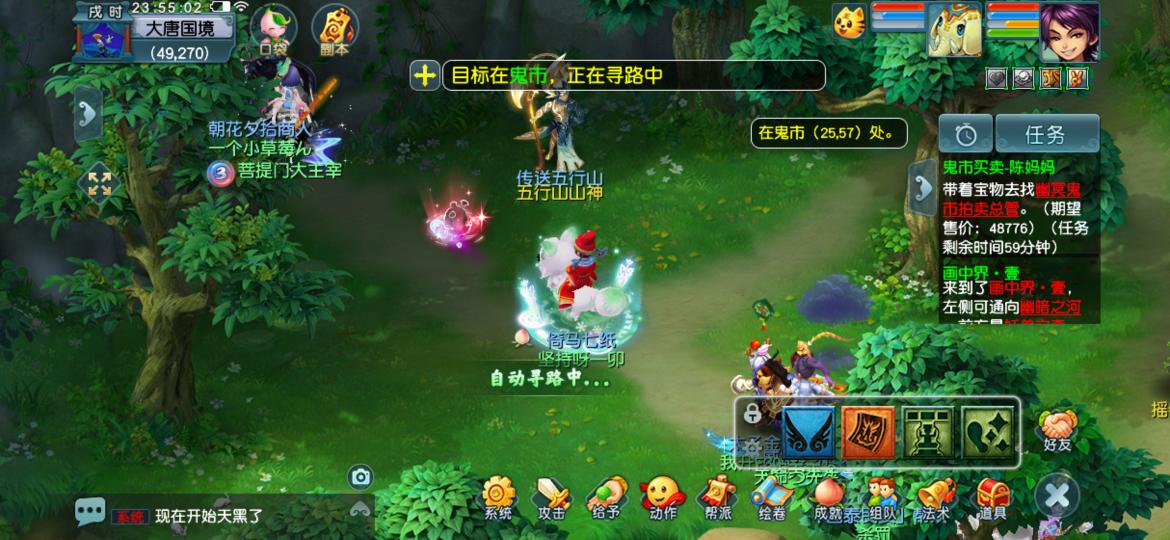Toggle the skill bar padlock
The image size is (1170, 540).
click(752, 414)
